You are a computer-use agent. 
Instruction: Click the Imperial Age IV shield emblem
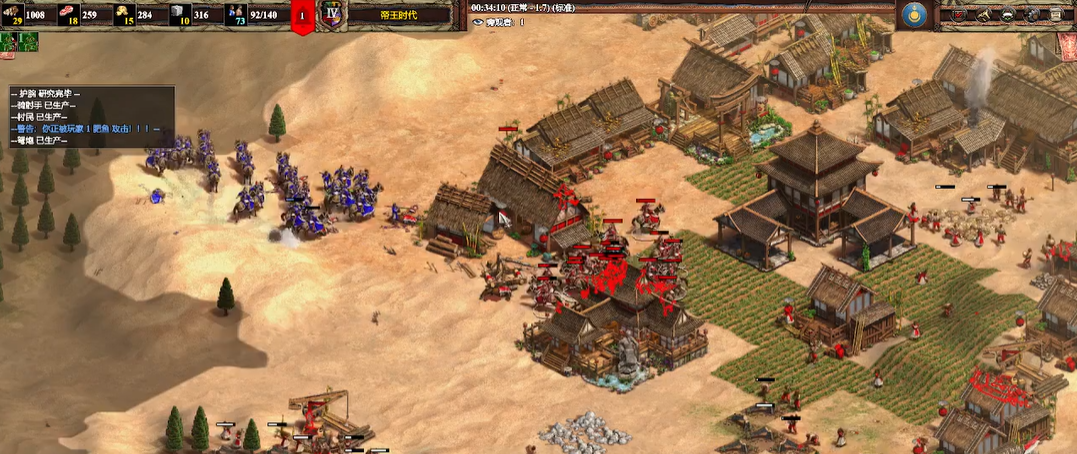[332, 15]
